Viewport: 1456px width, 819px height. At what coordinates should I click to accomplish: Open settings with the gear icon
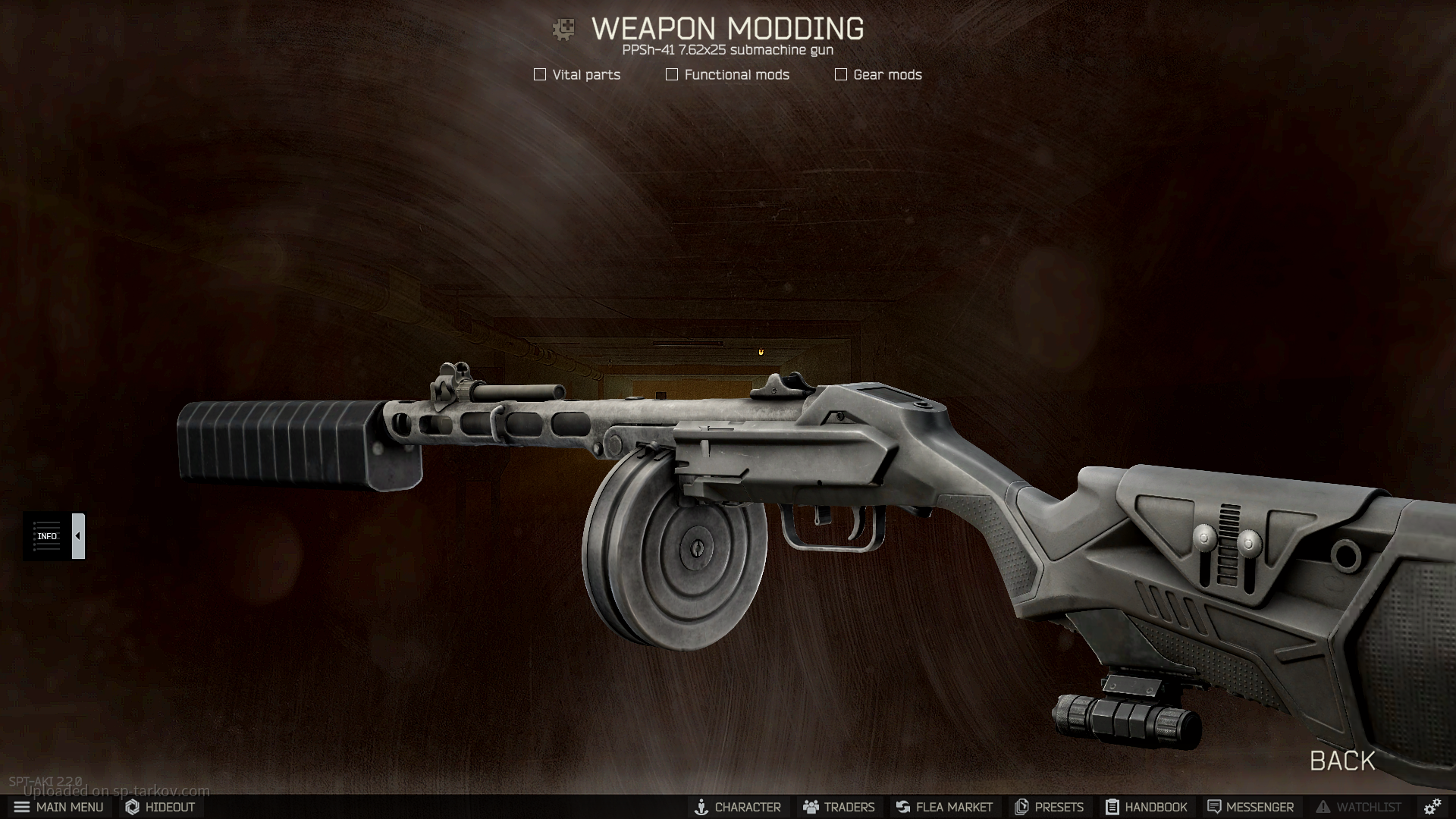coord(1432,807)
